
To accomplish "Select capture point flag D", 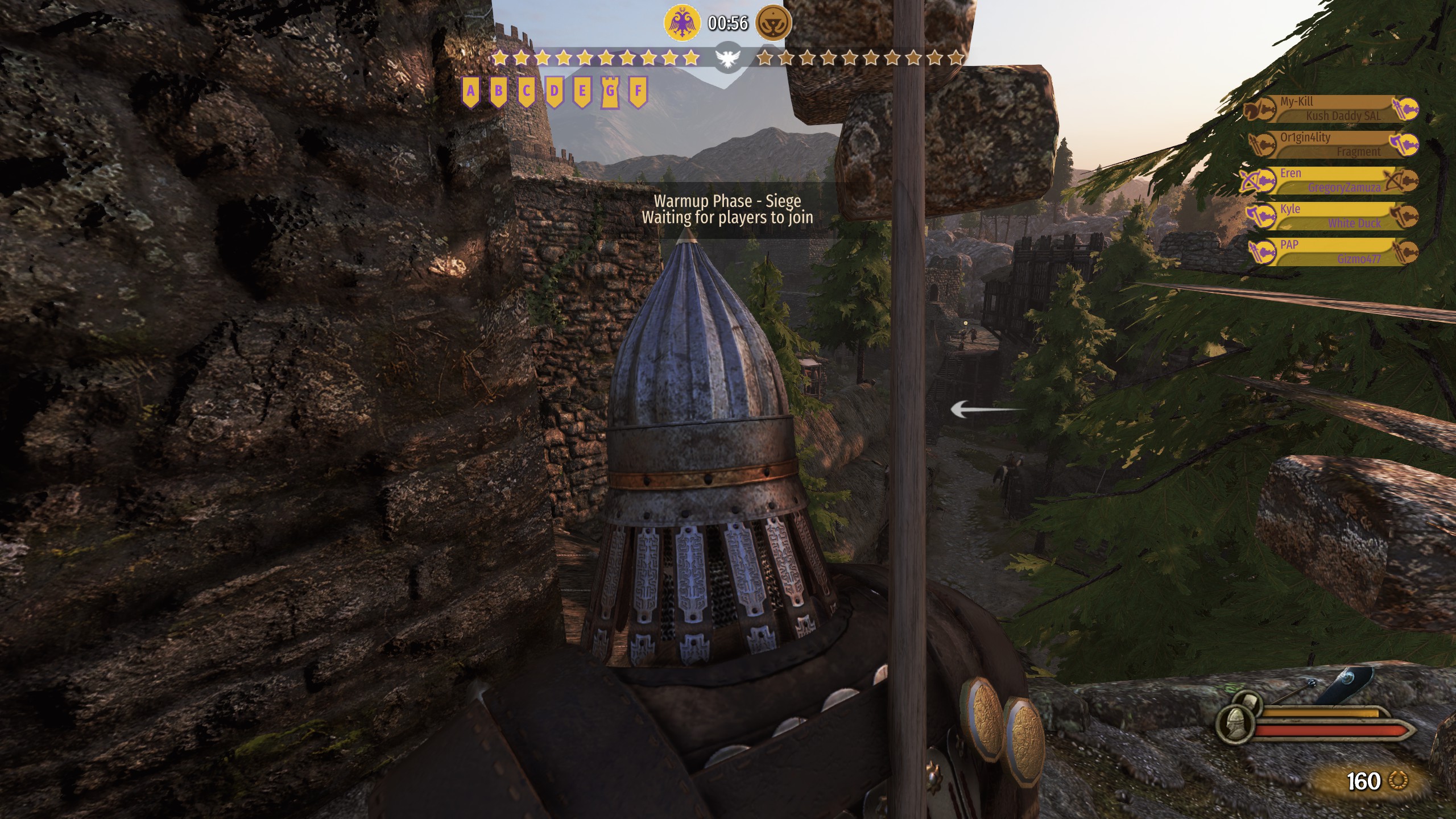I will (554, 92).
